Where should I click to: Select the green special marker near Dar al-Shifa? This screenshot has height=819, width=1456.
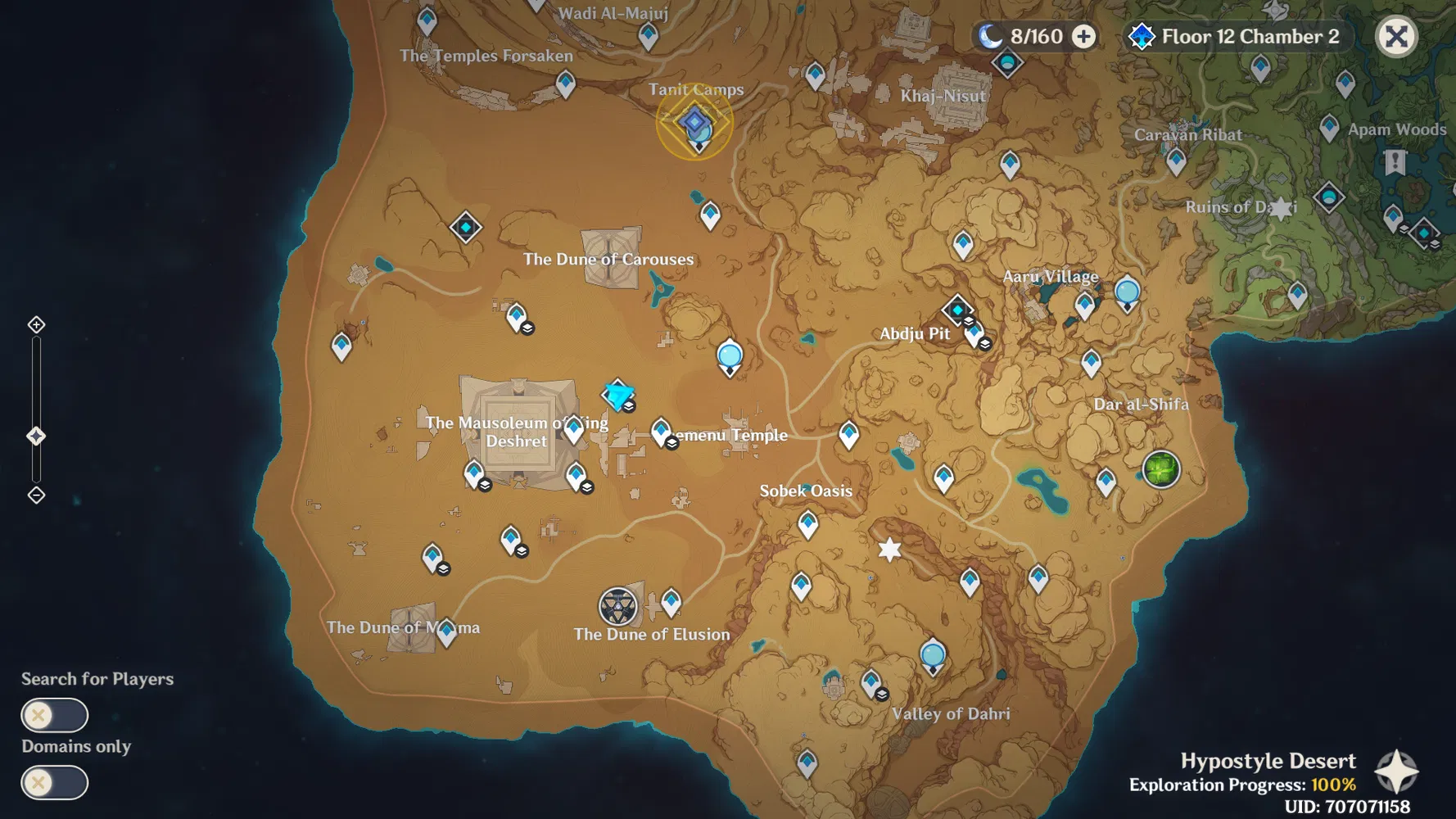coord(1162,470)
